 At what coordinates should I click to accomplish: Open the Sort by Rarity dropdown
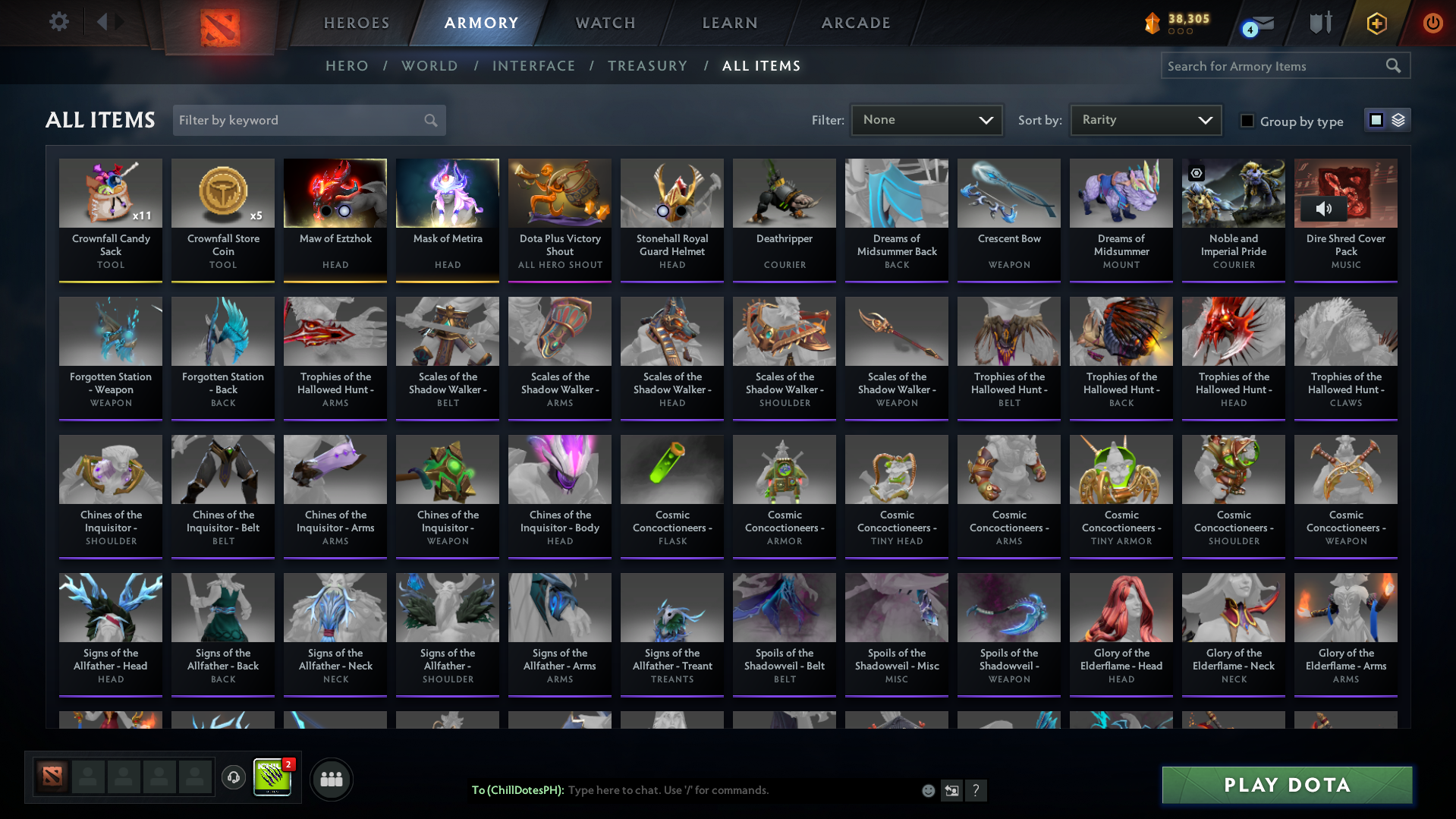pos(1145,119)
